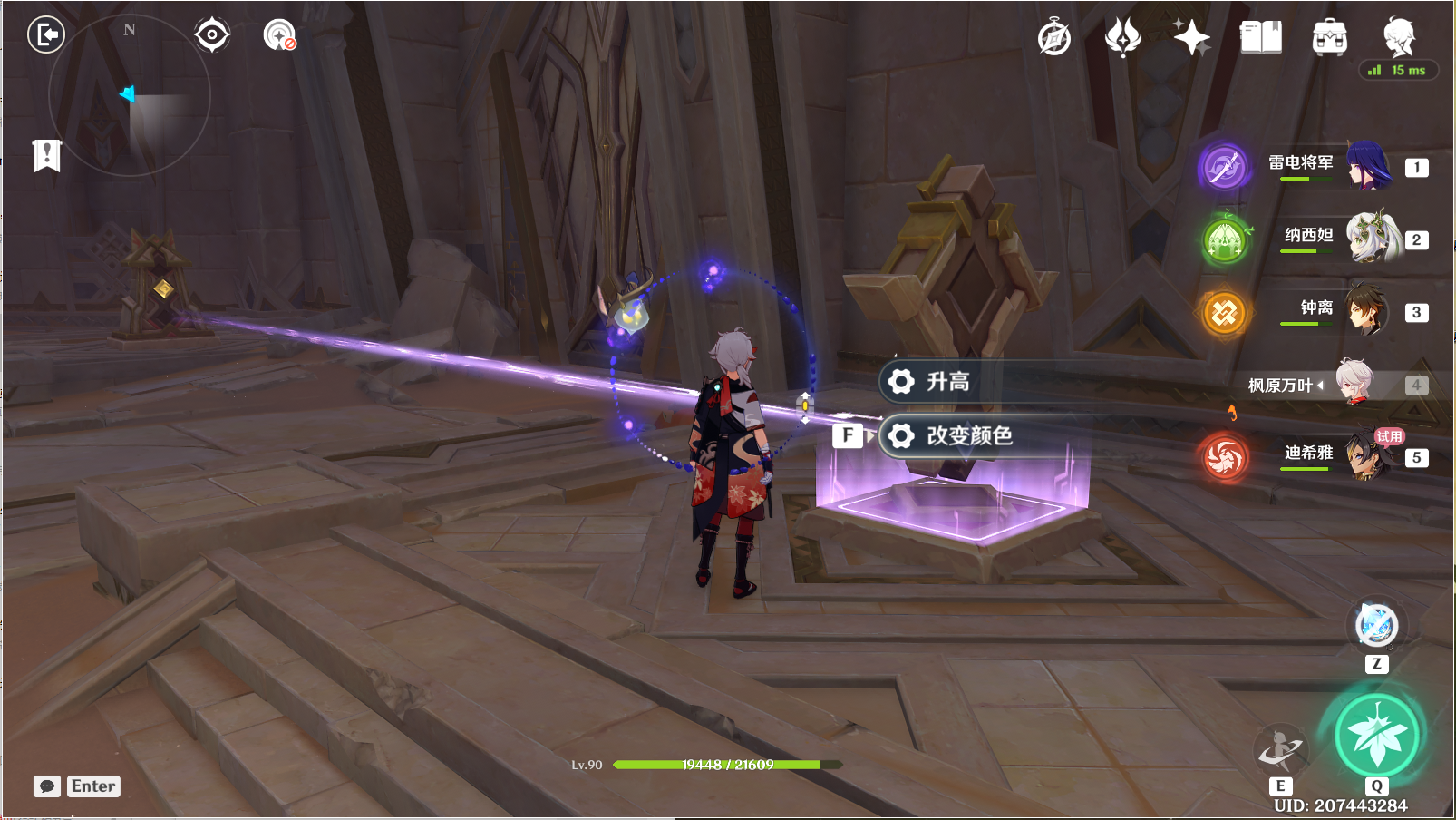Click the exit domain icon
This screenshot has width=1456, height=820.
tap(46, 35)
